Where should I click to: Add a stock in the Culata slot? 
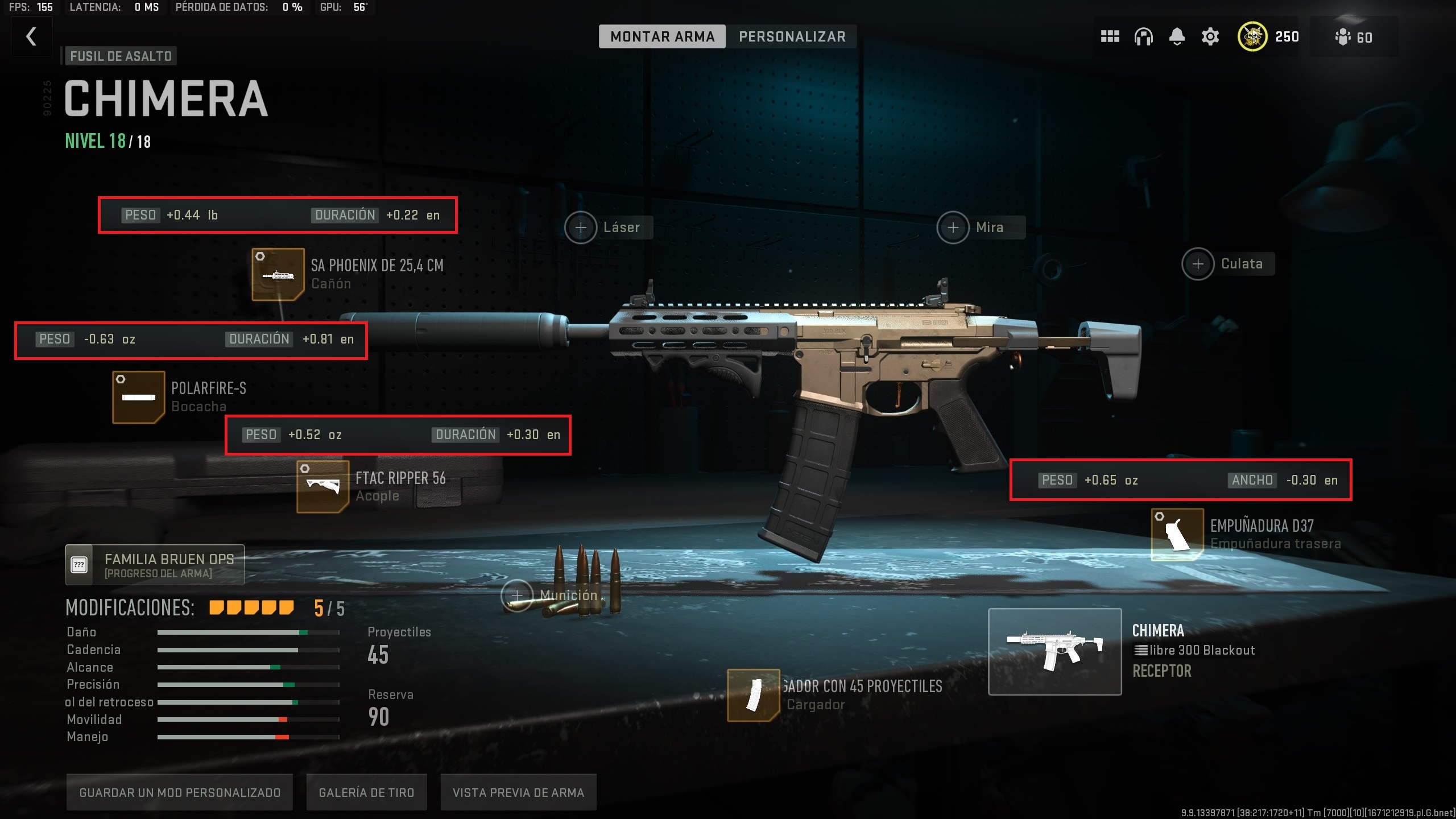[1197, 263]
